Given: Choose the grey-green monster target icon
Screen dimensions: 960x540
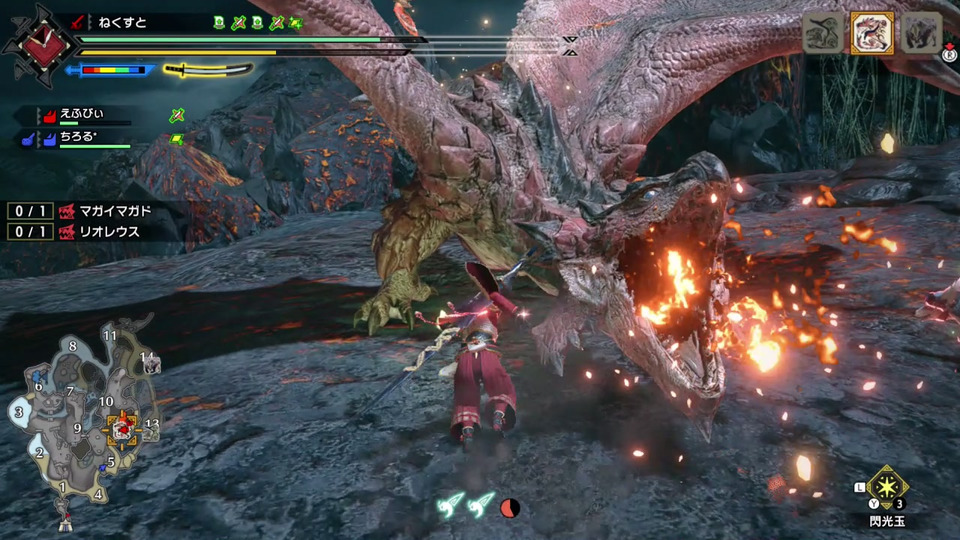Looking at the screenshot, I should 822,33.
